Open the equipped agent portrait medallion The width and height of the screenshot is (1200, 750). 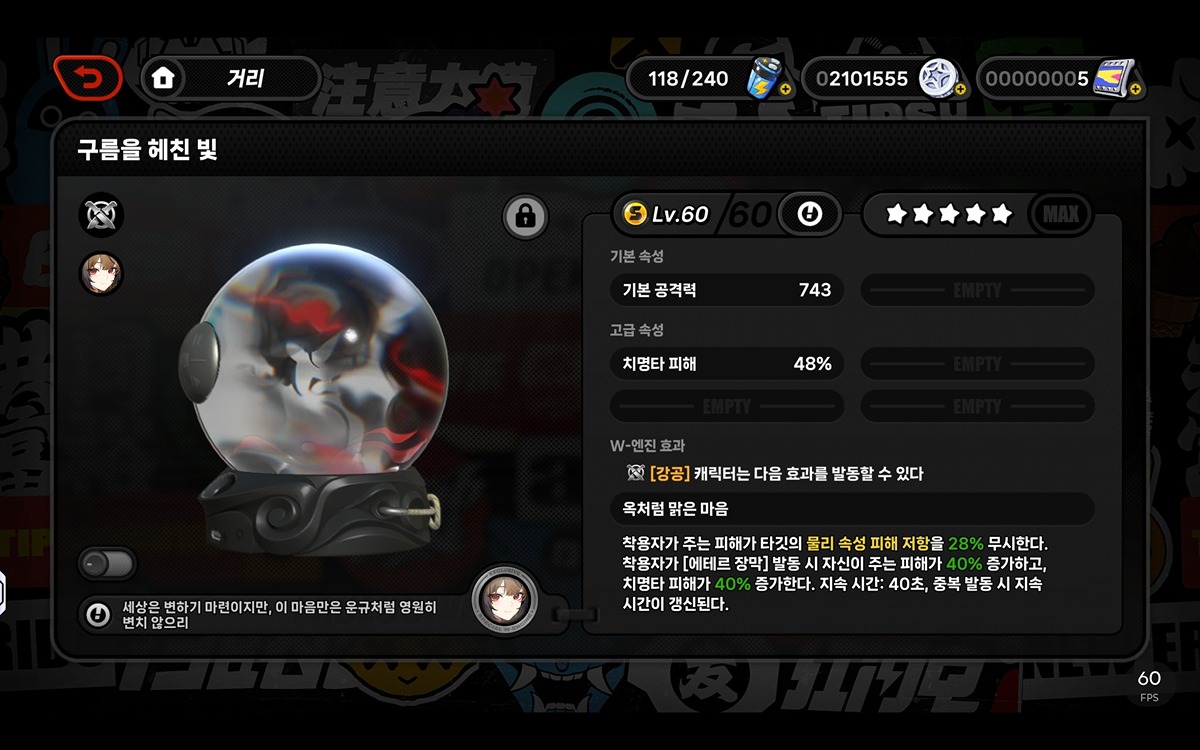(x=504, y=601)
